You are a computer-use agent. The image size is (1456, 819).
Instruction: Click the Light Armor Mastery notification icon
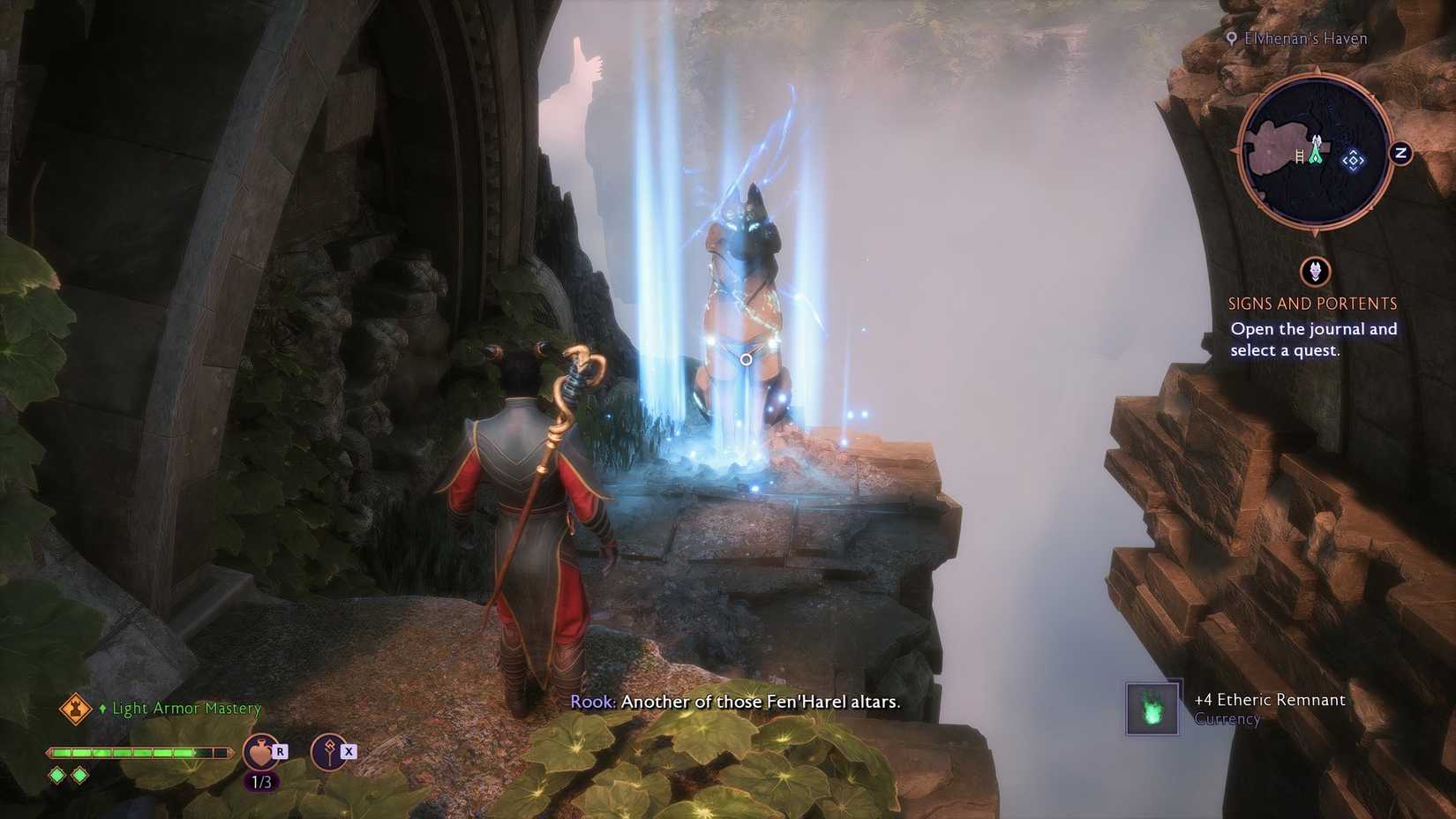[x=76, y=708]
